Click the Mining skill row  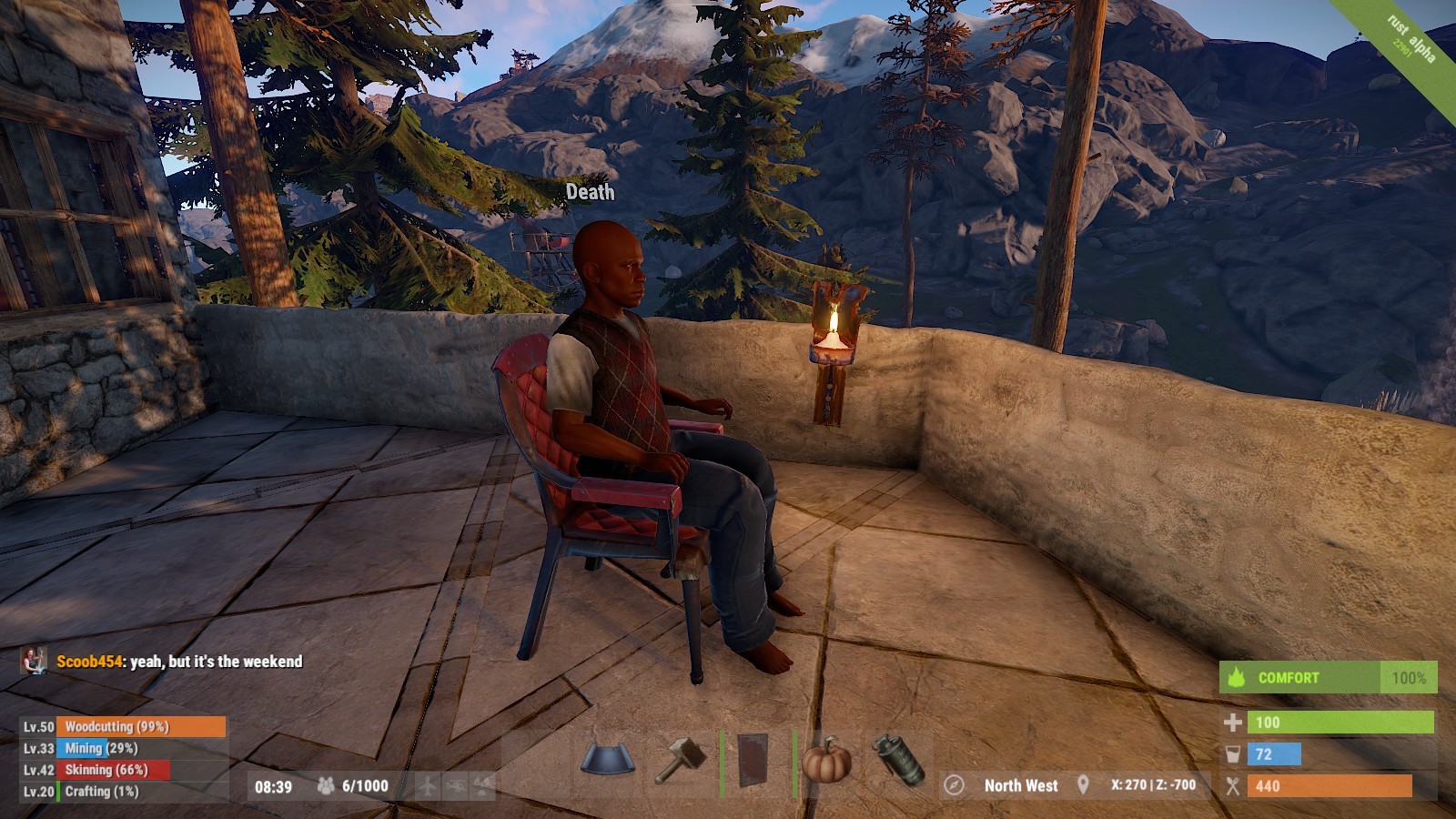click(x=123, y=748)
